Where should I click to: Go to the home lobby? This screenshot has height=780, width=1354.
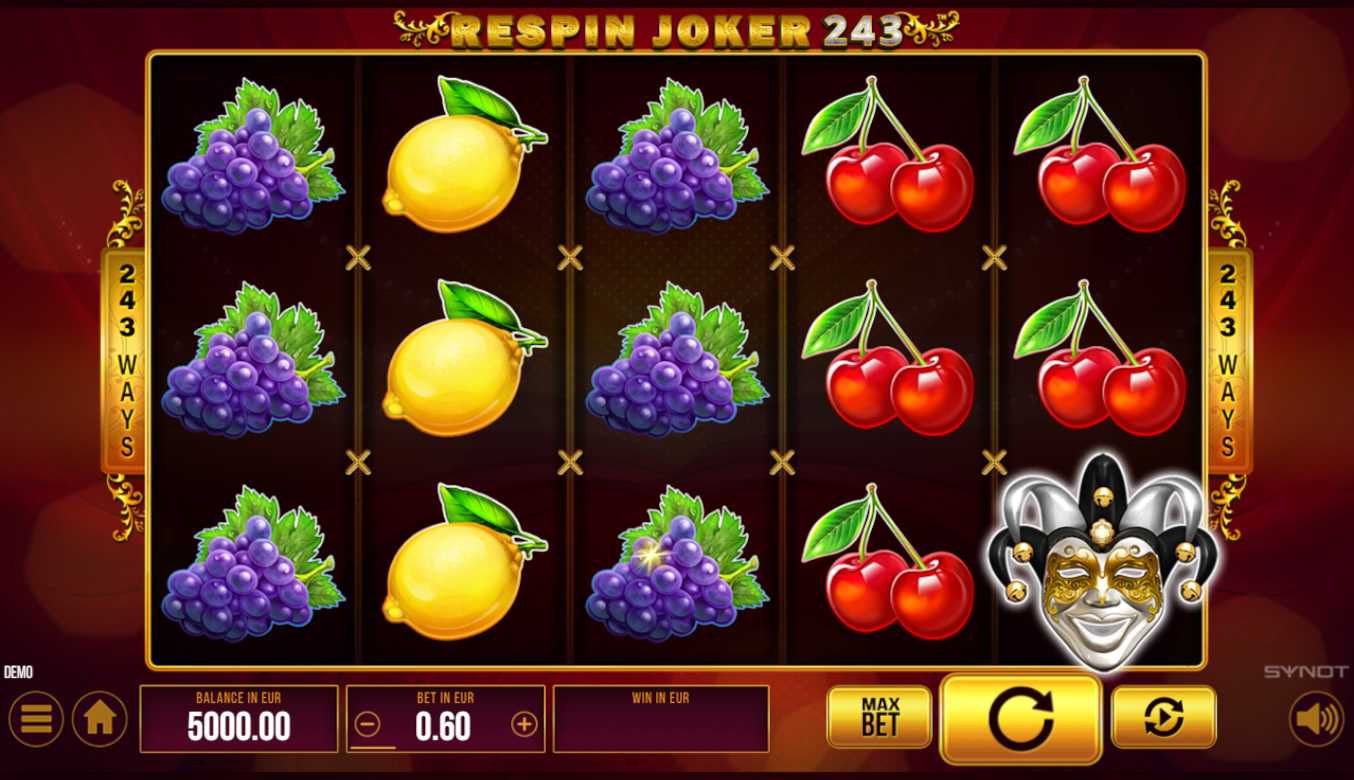pyautogui.click(x=100, y=719)
